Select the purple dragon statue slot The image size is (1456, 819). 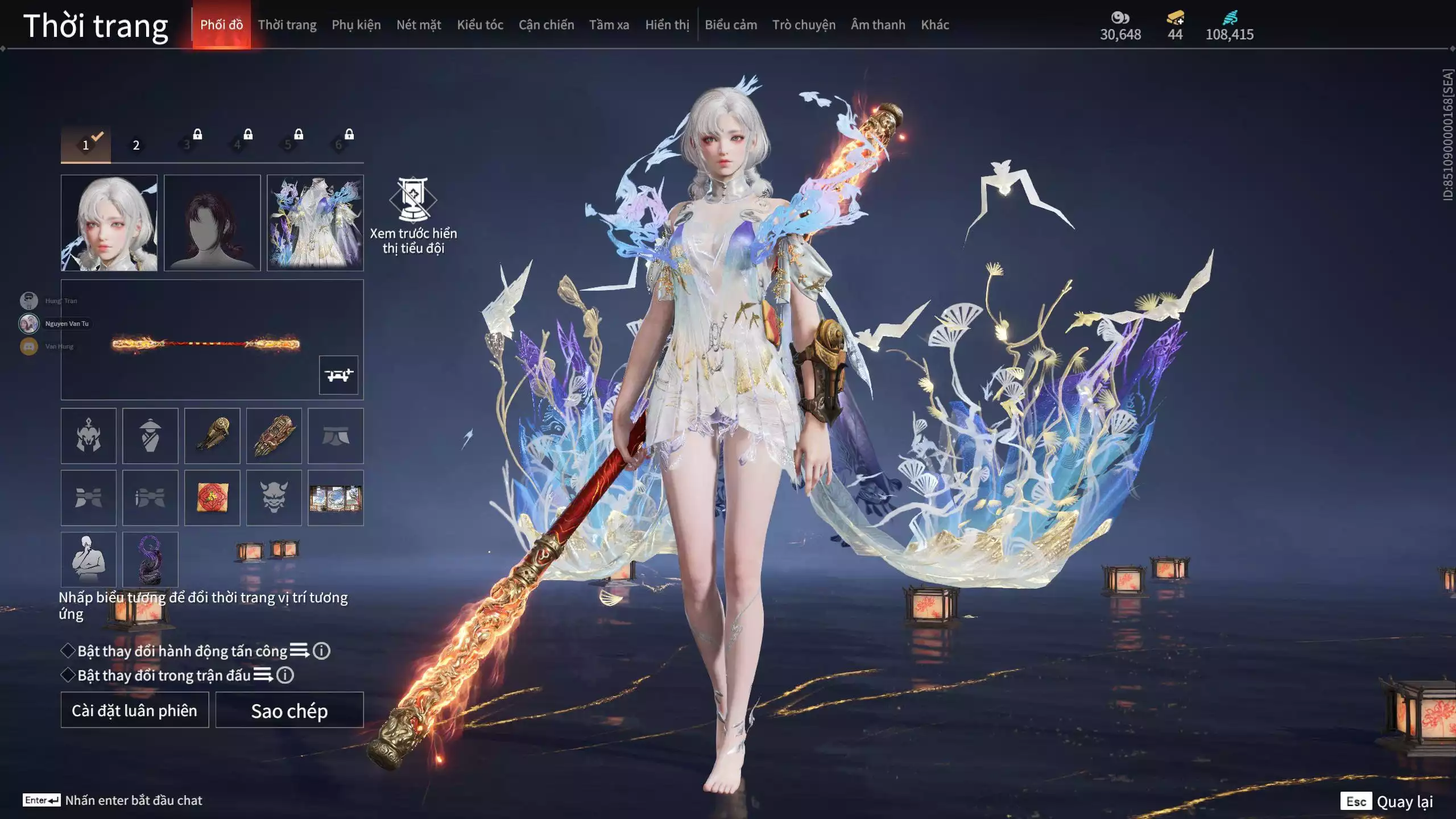pos(150,560)
